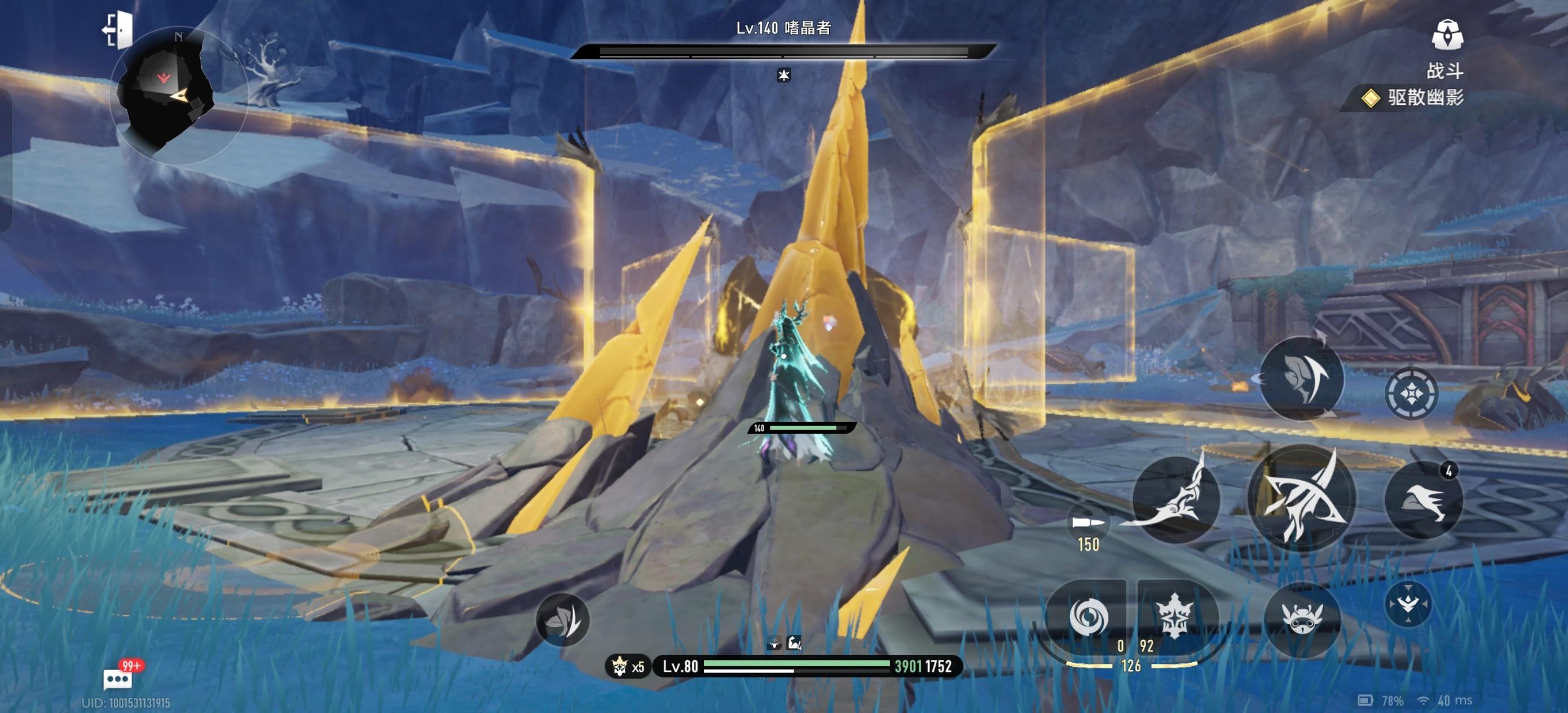Trigger the central melee attack button
1568x713 pixels.
point(1301,499)
